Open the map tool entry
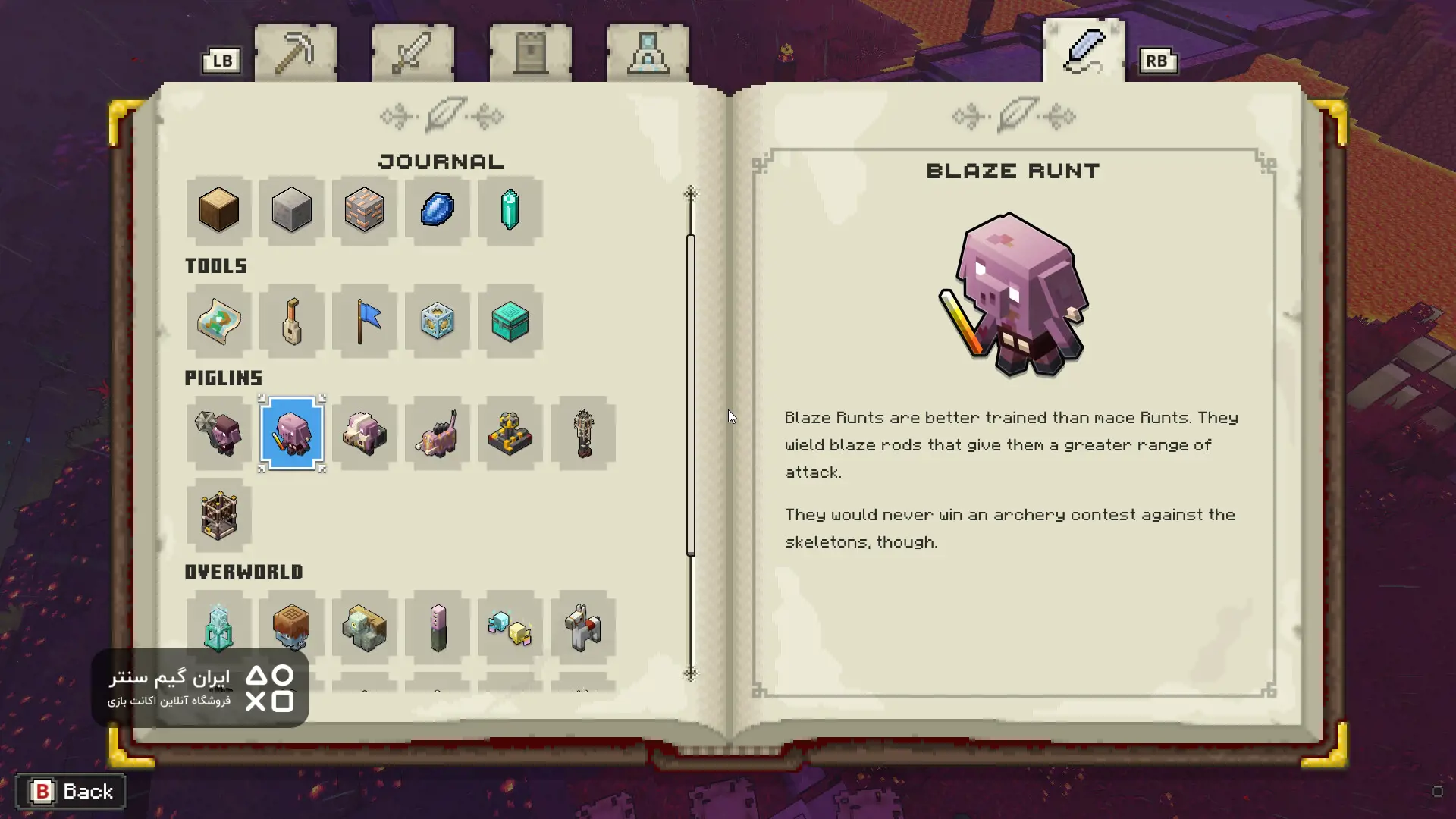Image resolution: width=1456 pixels, height=819 pixels. tap(218, 322)
